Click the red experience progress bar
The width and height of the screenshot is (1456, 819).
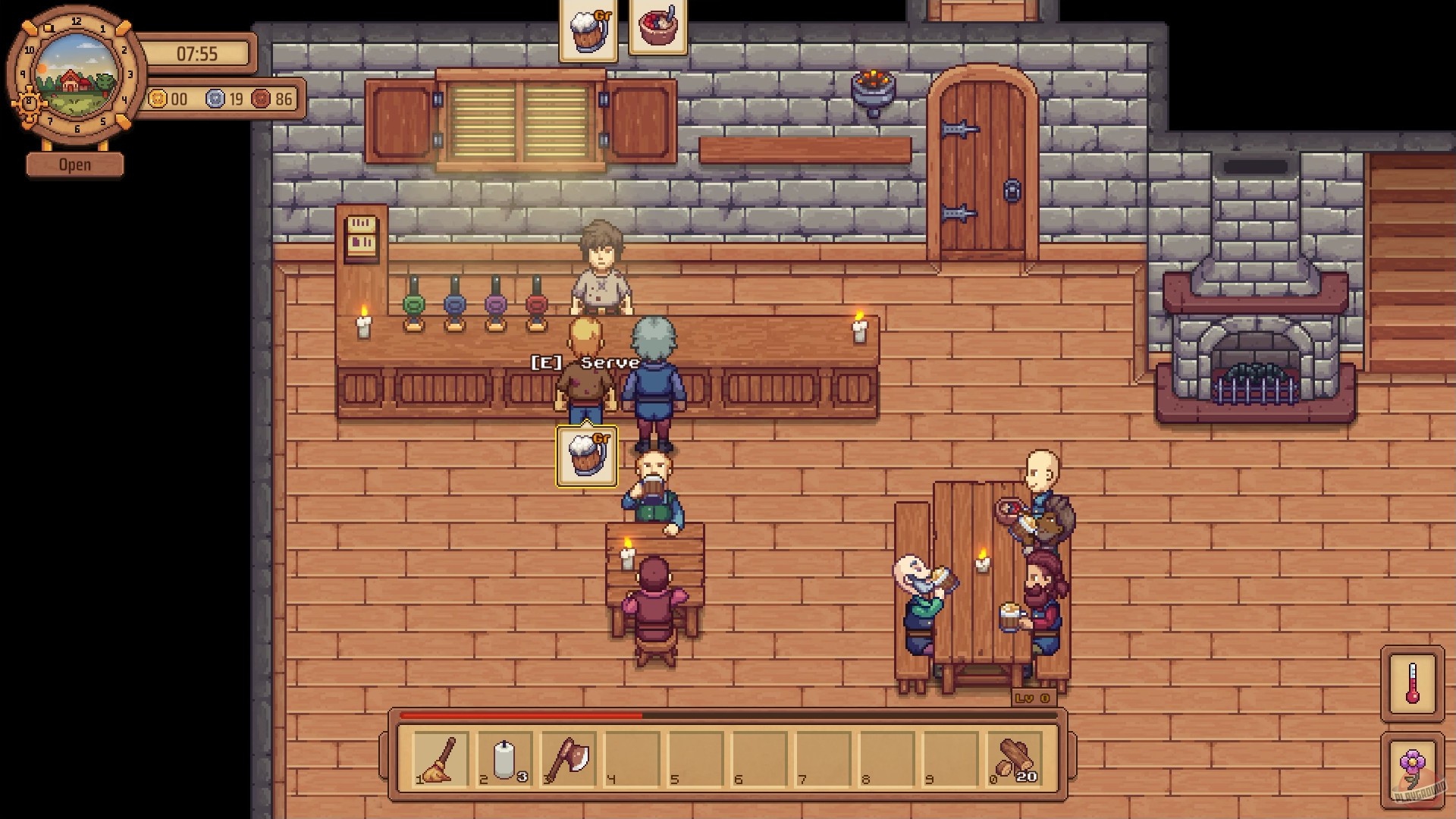(x=523, y=714)
